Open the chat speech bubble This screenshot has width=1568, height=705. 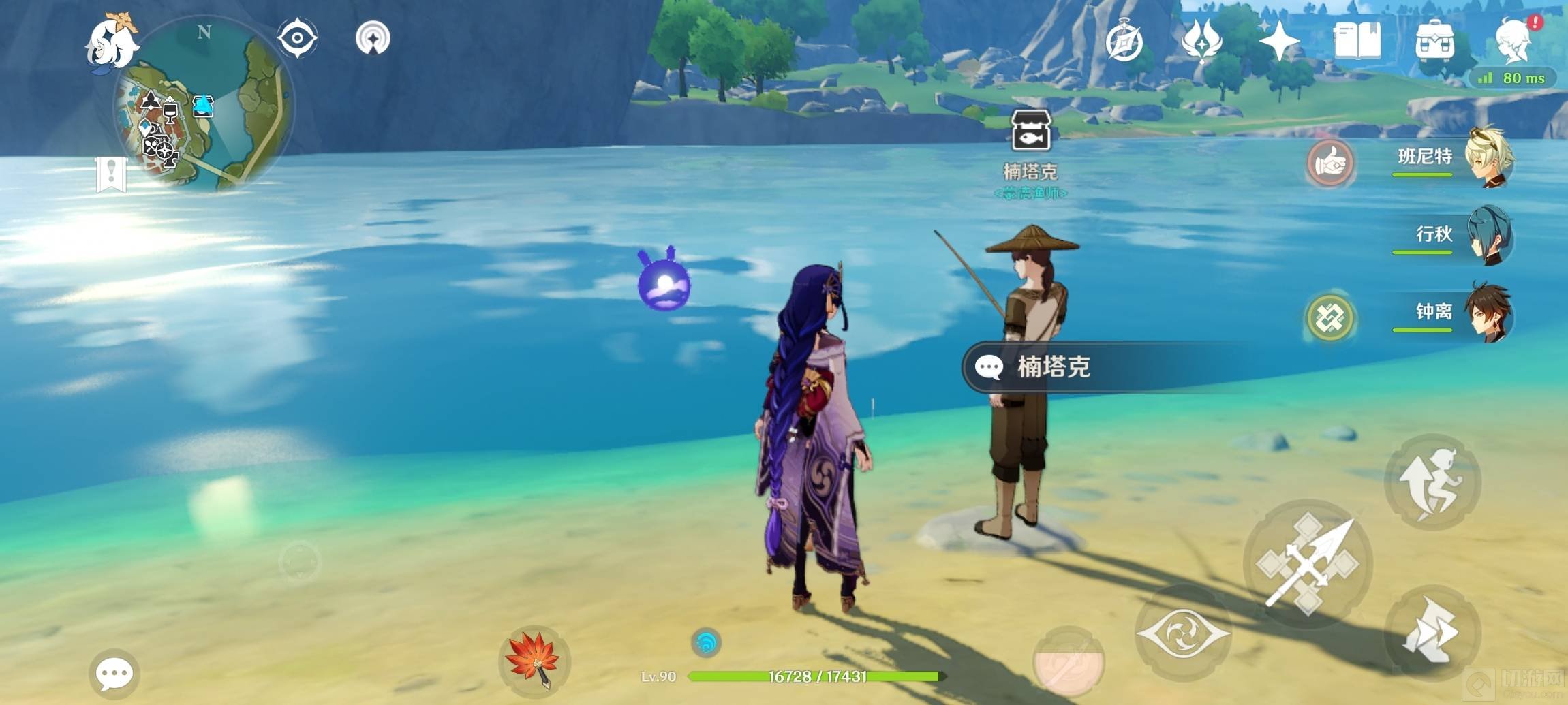114,674
